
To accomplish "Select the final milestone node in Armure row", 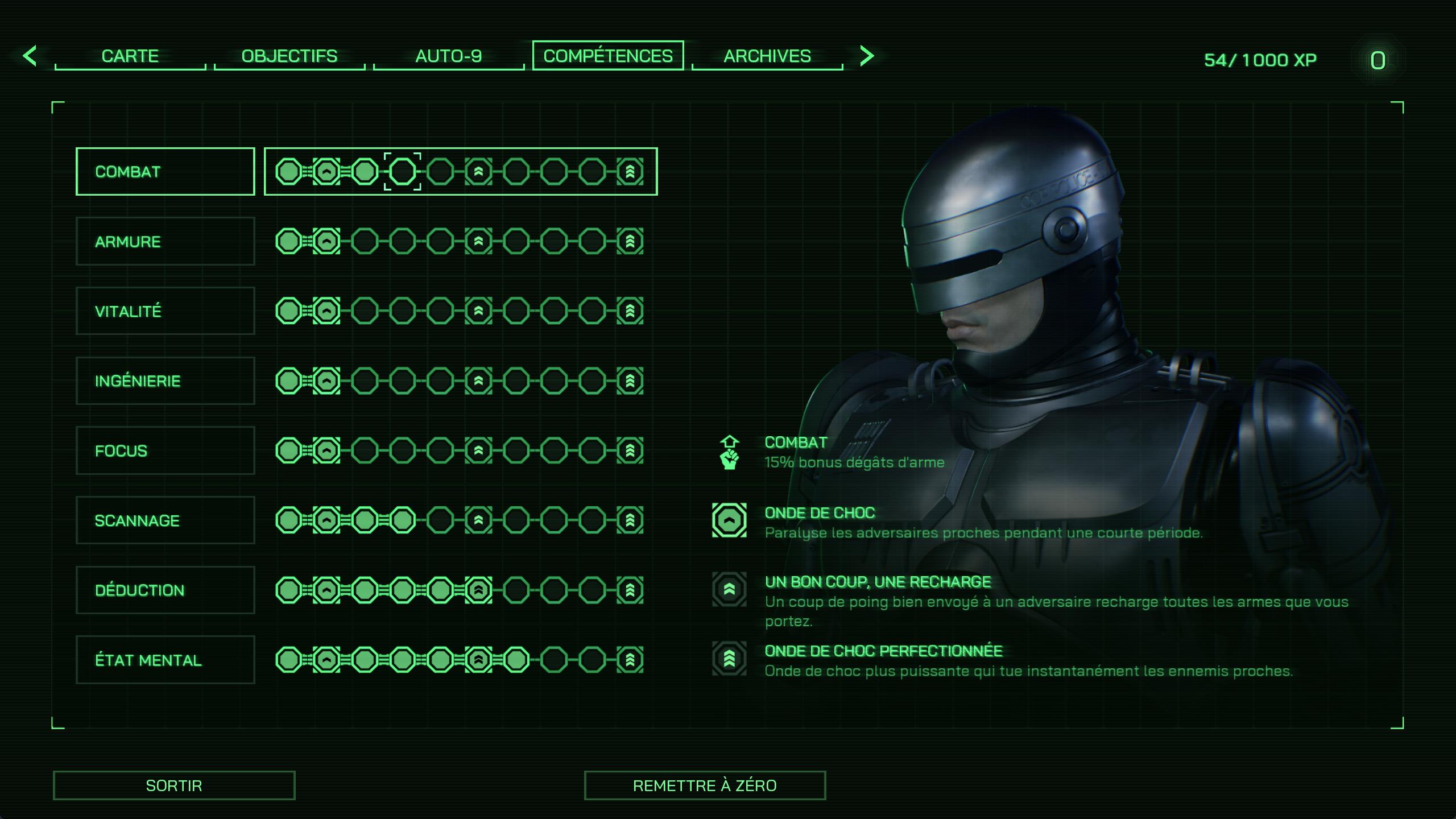I will (x=631, y=241).
